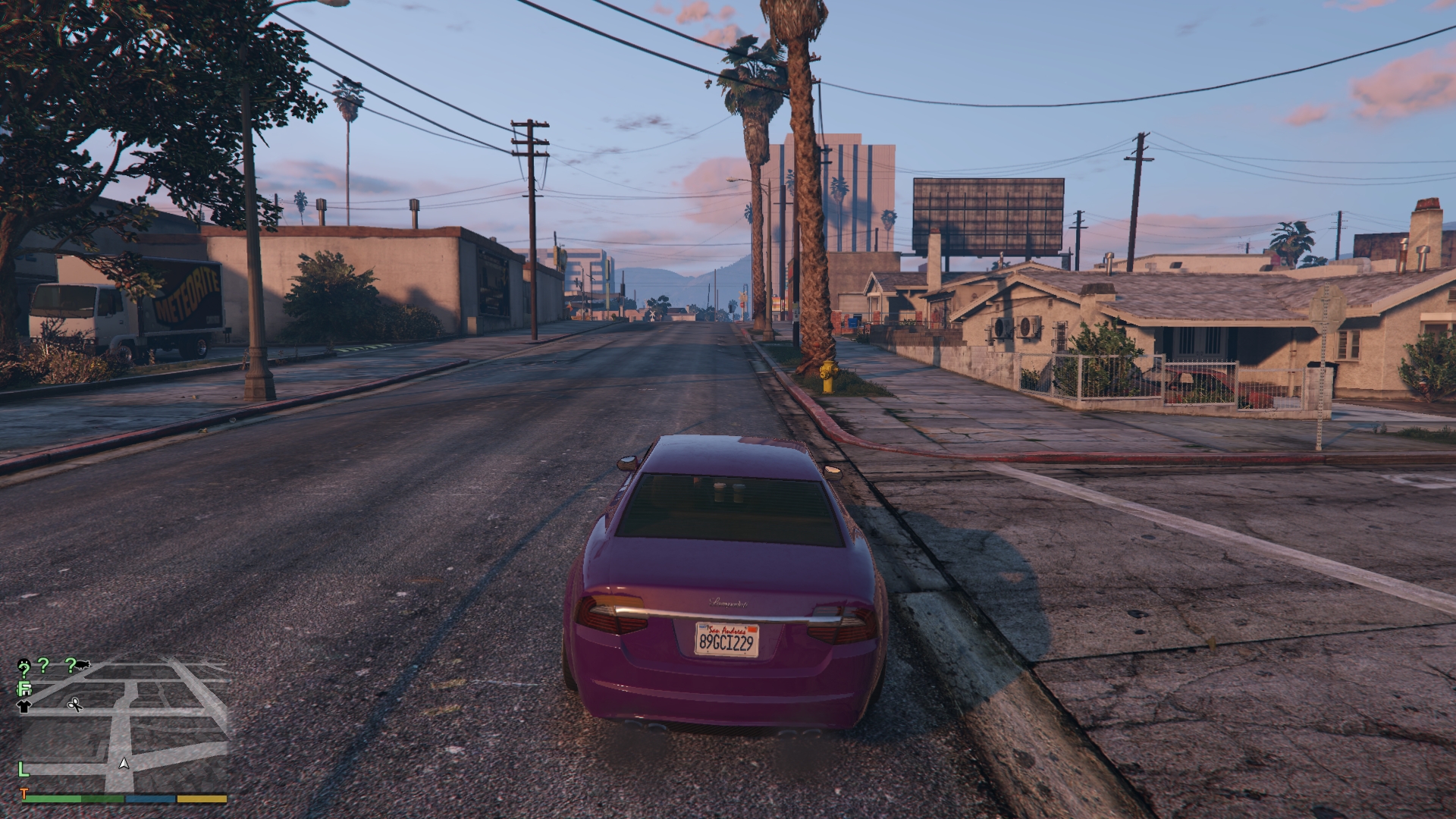Select the clothing store t-shirt marker
This screenshot has height=819, width=1456.
[x=24, y=706]
